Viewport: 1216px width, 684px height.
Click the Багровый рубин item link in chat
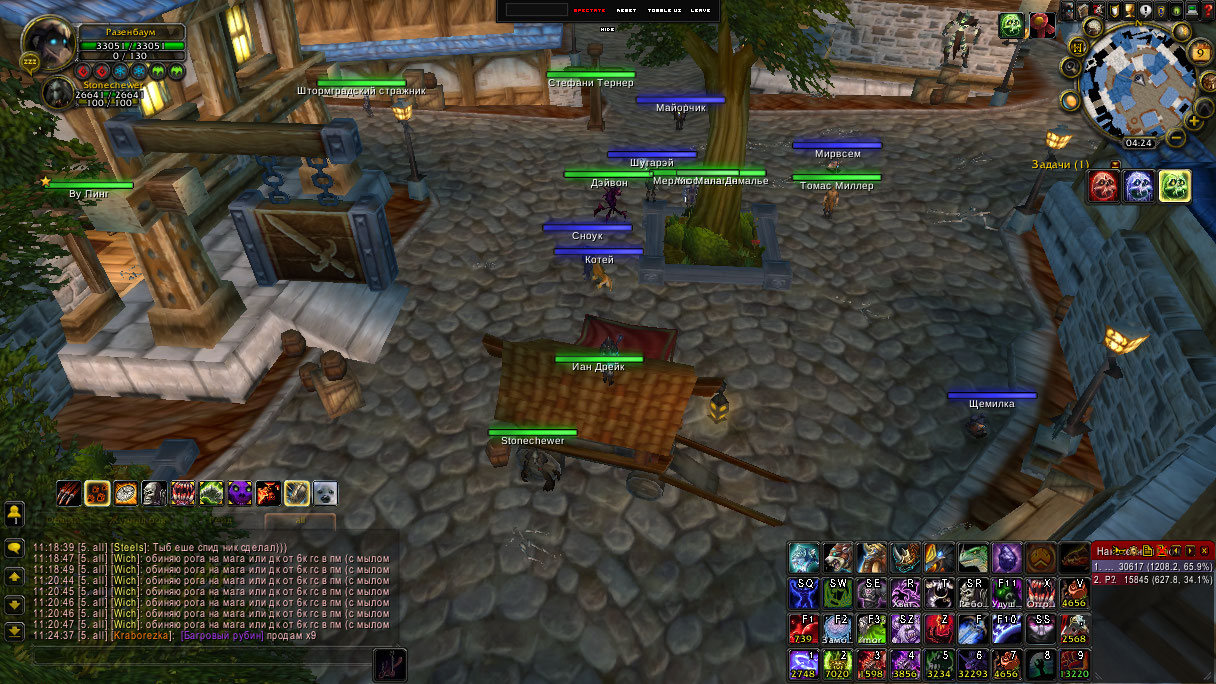(220, 636)
